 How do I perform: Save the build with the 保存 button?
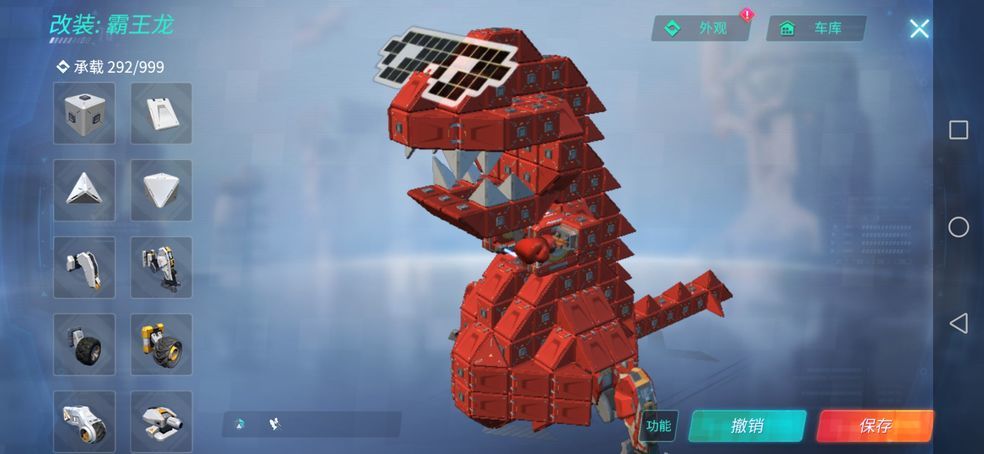click(875, 425)
